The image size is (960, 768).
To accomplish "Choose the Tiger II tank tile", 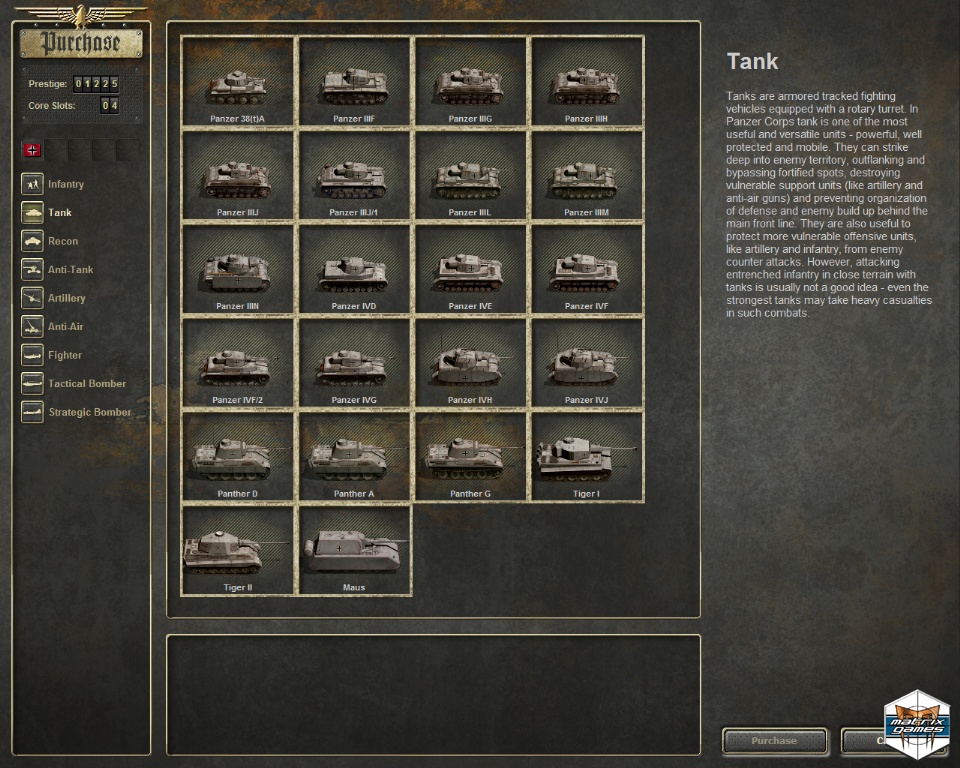I will pos(238,551).
